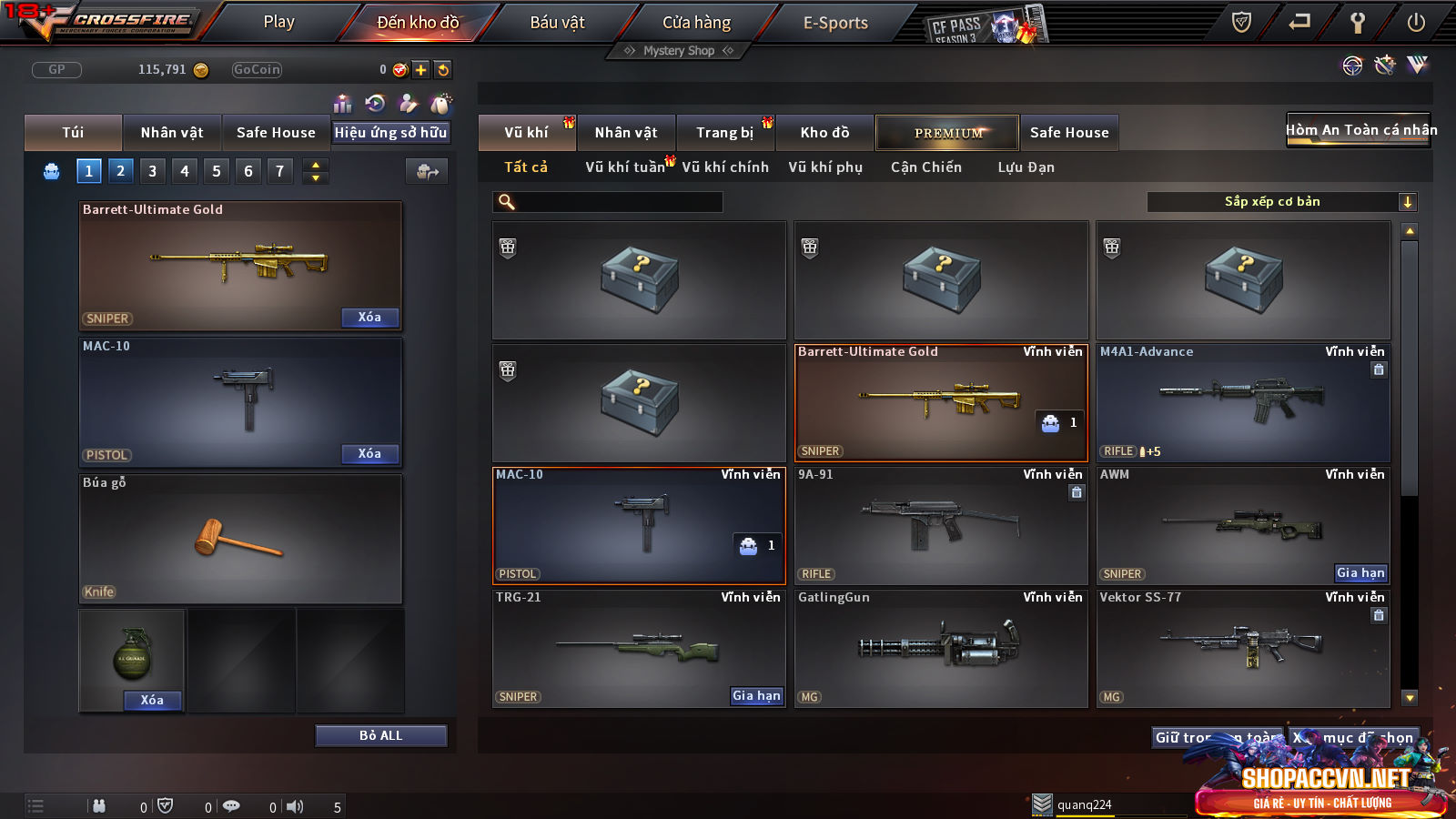Viewport: 1456px width, 819px height.
Task: Open the Báu vật menu
Action: click(557, 22)
